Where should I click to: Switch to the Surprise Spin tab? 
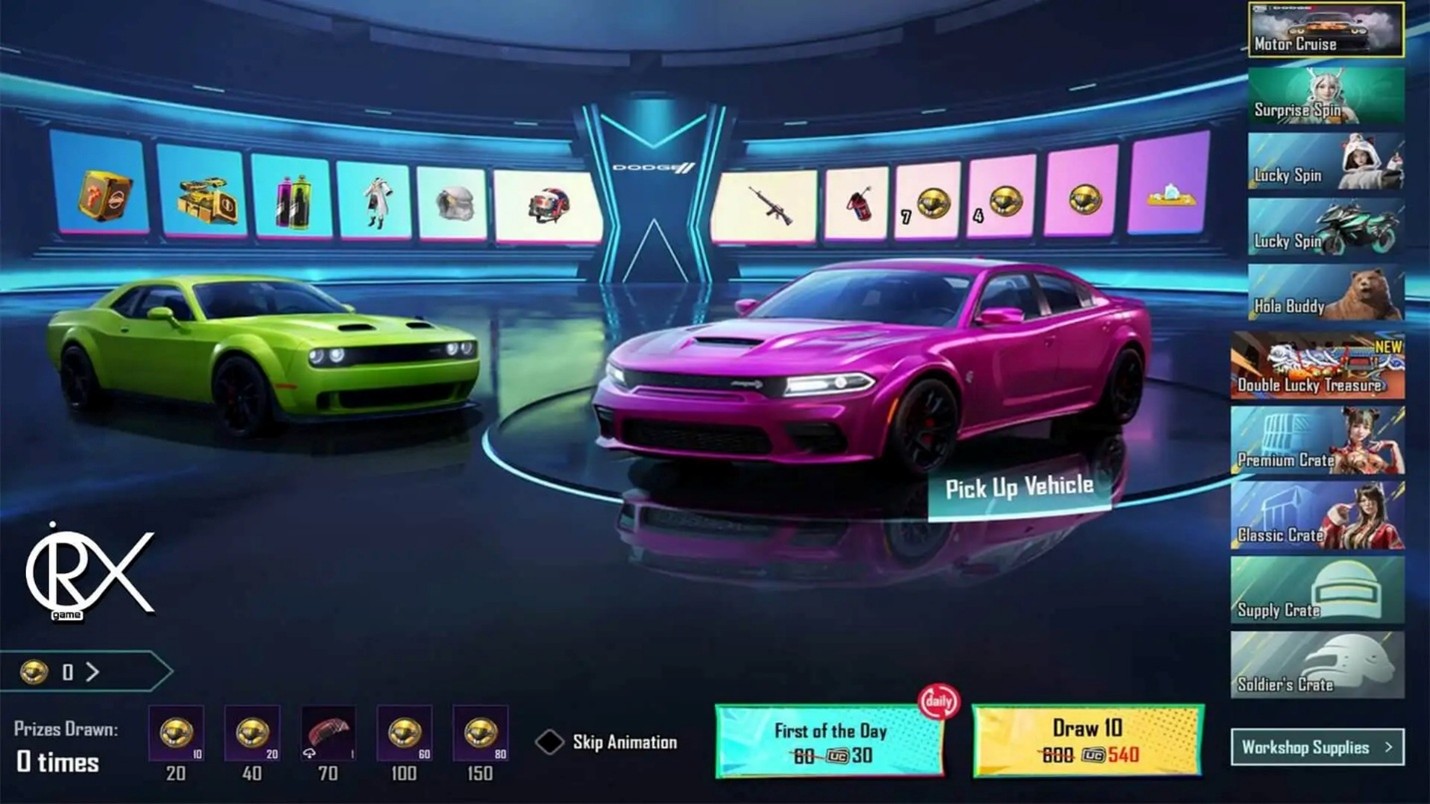click(x=1325, y=97)
